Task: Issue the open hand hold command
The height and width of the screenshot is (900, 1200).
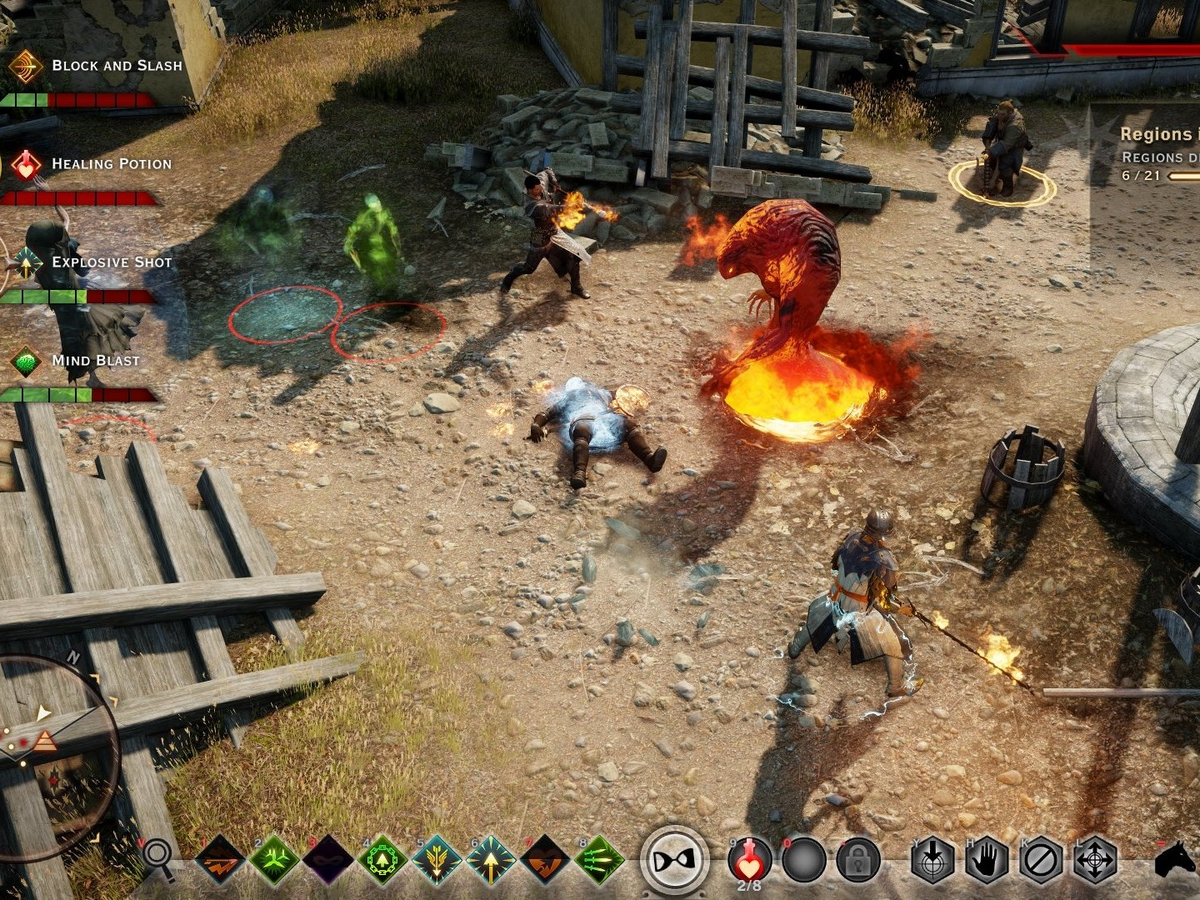Action: pos(986,860)
